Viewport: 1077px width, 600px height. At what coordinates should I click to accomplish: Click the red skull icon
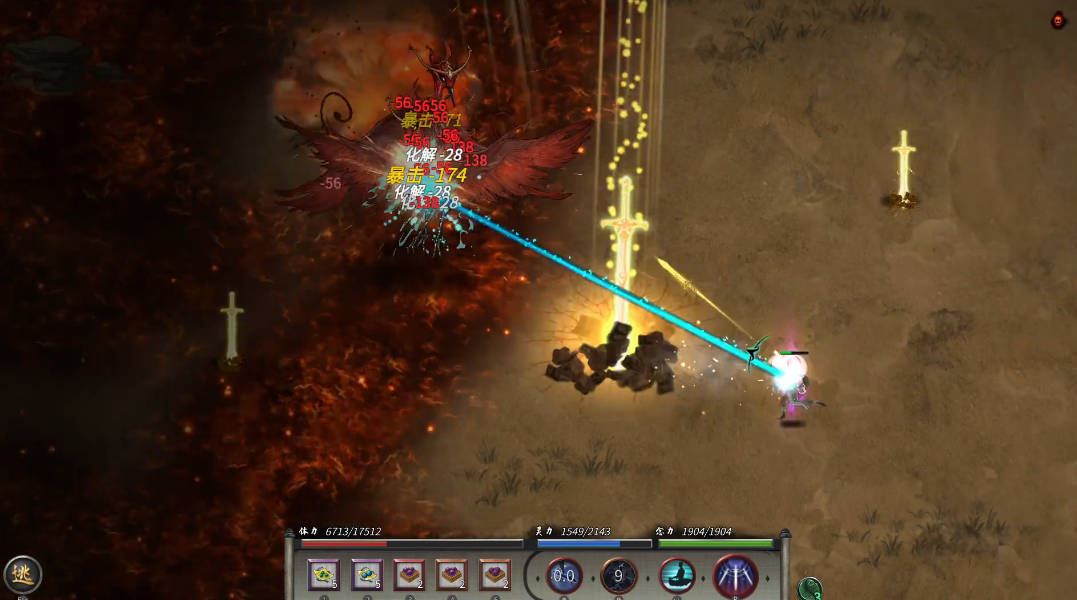coord(1058,20)
